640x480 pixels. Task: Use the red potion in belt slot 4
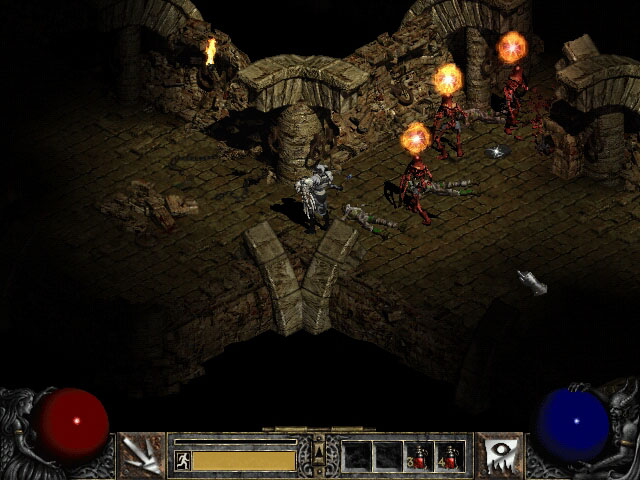point(450,456)
